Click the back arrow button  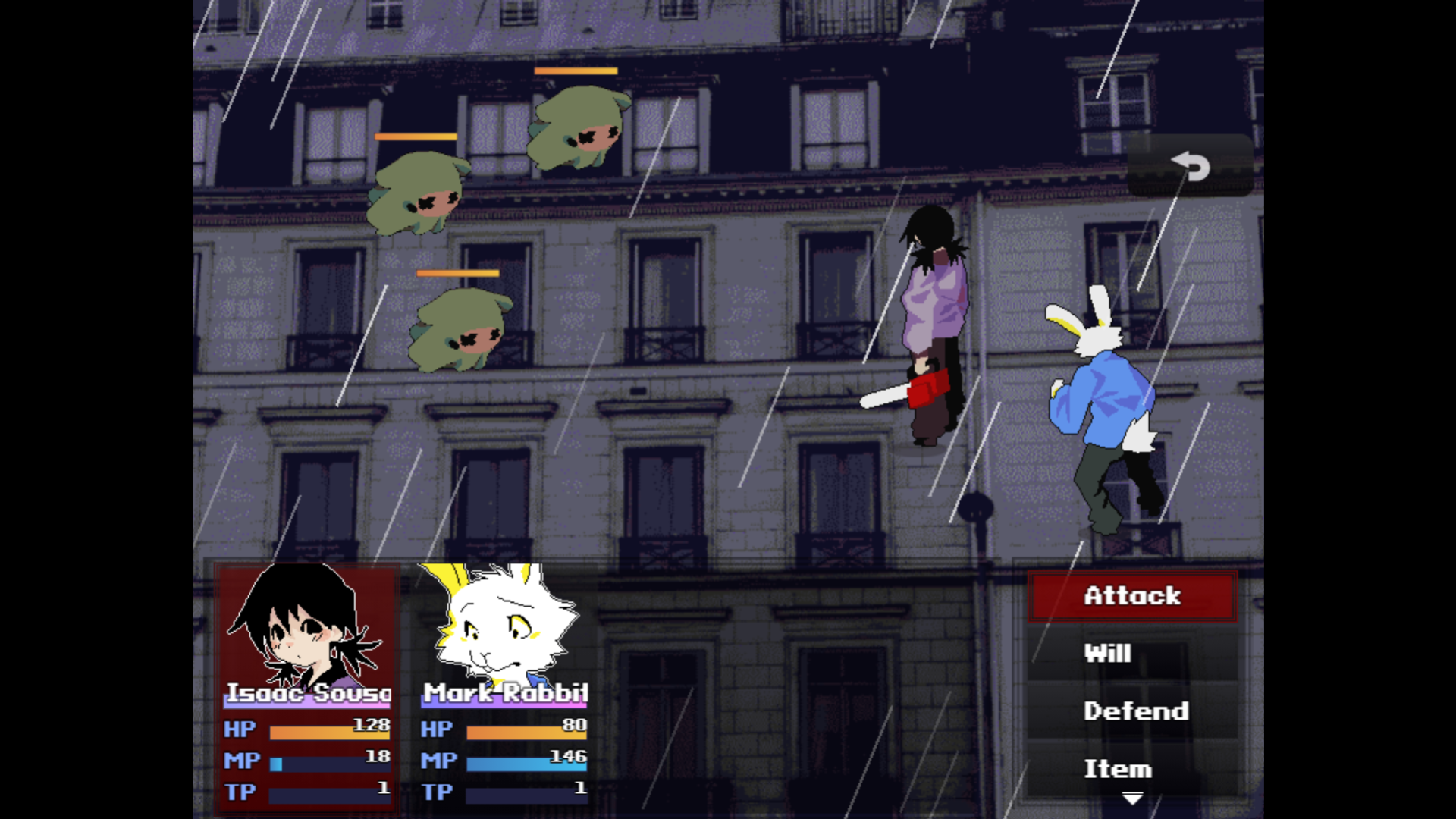1189,166
